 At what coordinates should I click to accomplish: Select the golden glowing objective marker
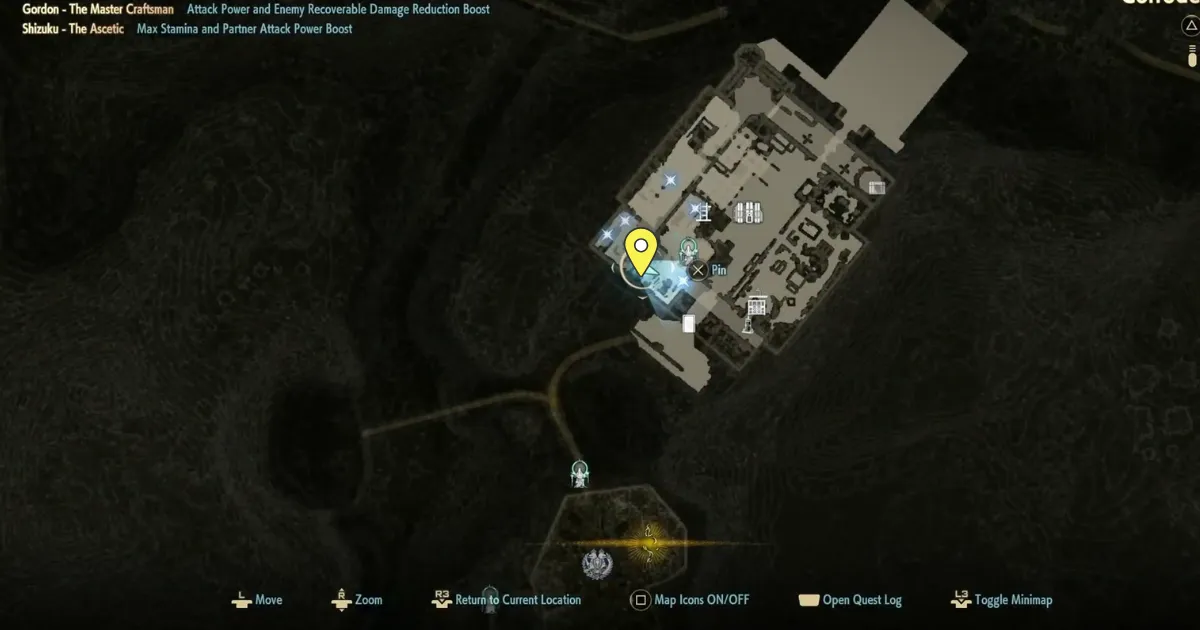tap(649, 544)
